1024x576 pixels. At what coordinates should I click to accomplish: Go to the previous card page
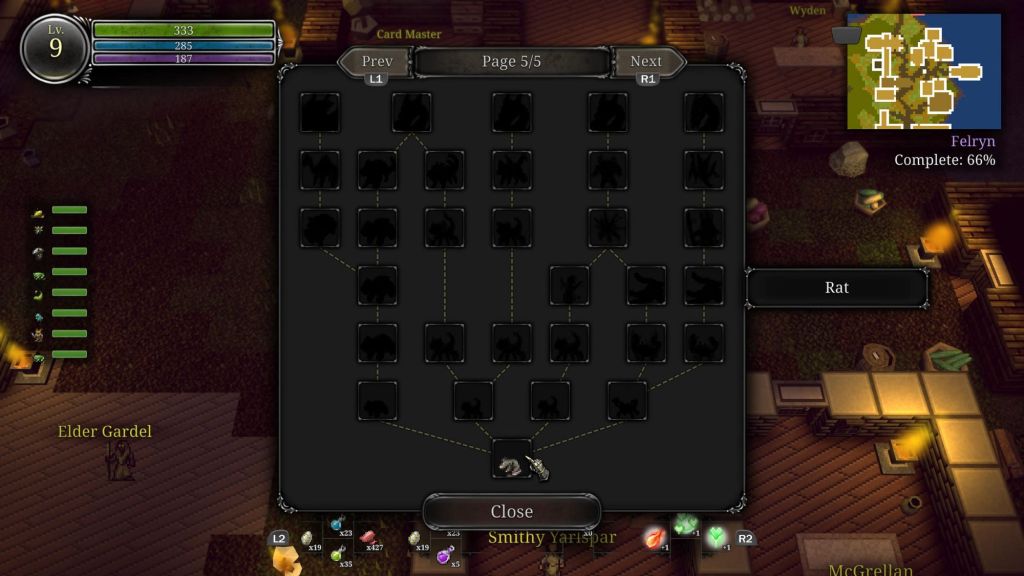tap(376, 62)
